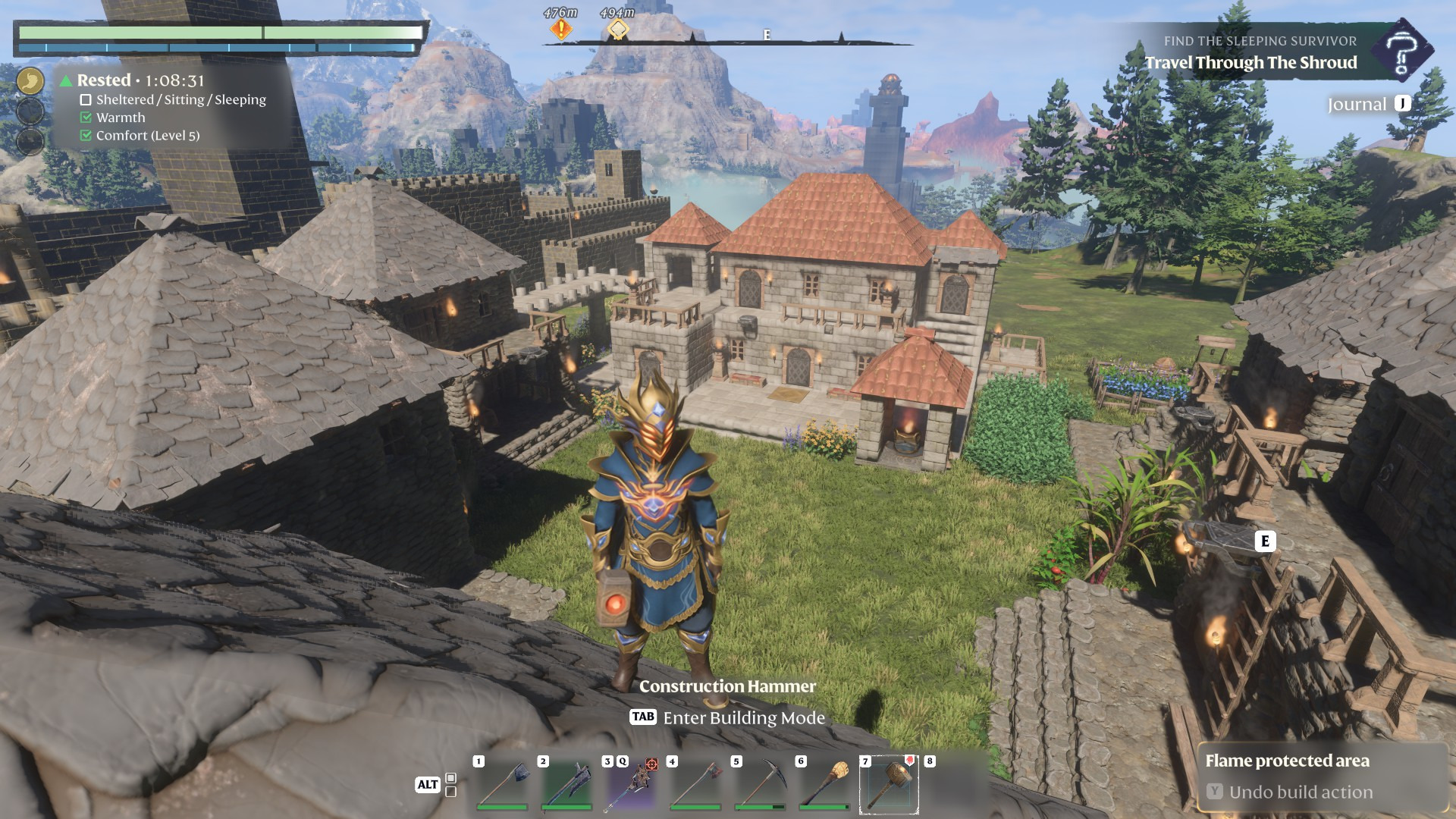This screenshot has height=819, width=1456.
Task: Choose the ornate staff on the purple slot
Action: tap(632, 785)
